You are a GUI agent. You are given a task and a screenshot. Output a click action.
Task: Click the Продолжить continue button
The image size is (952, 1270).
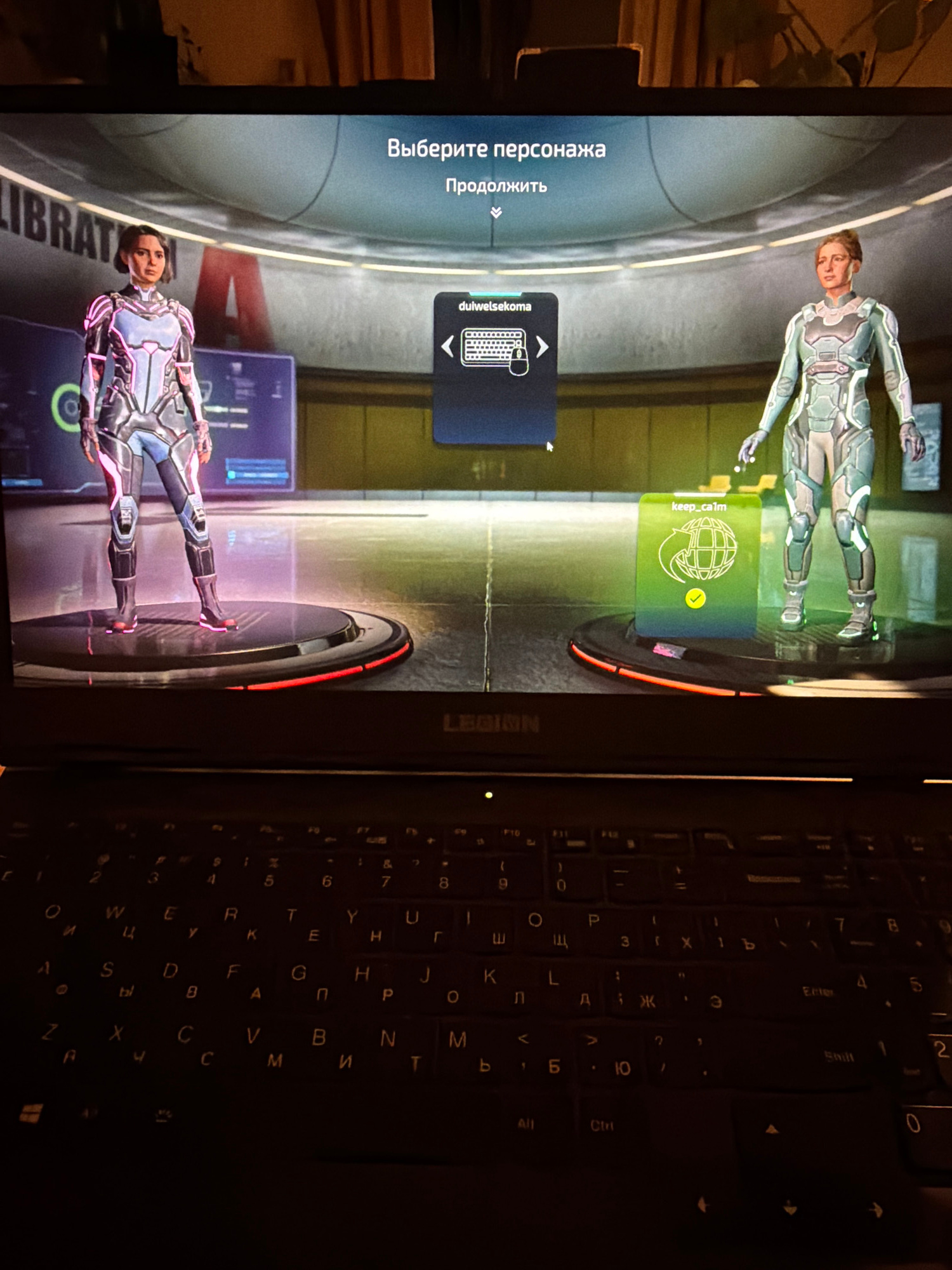pyautogui.click(x=496, y=186)
